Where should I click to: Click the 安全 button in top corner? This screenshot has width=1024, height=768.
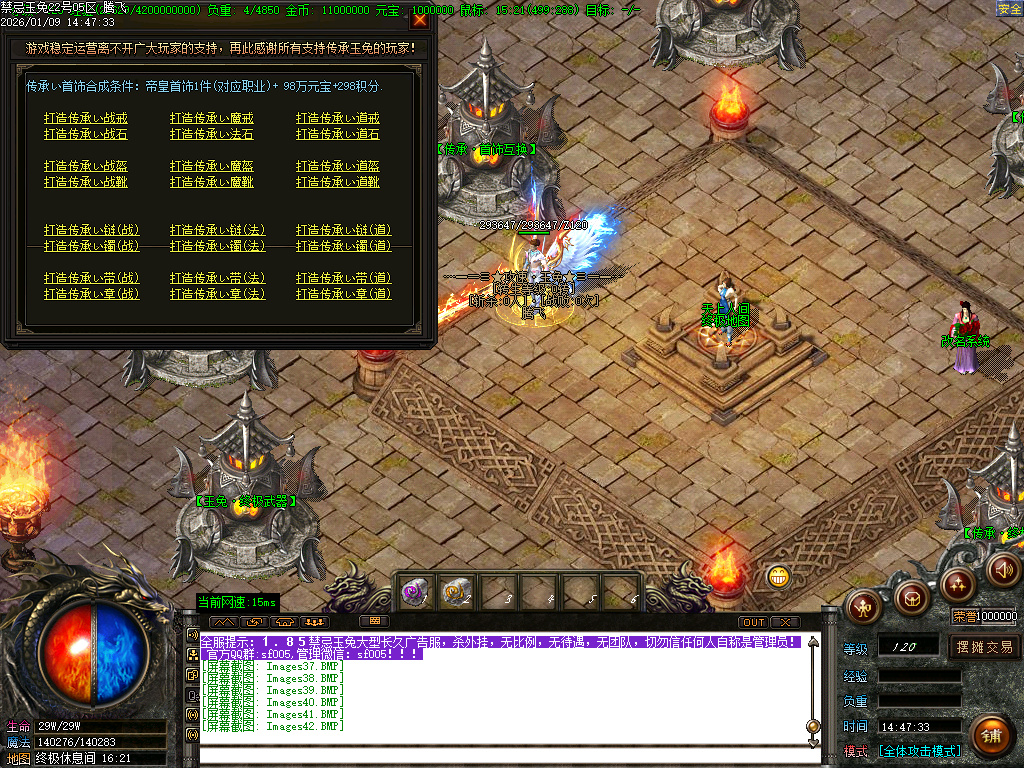pos(1009,9)
